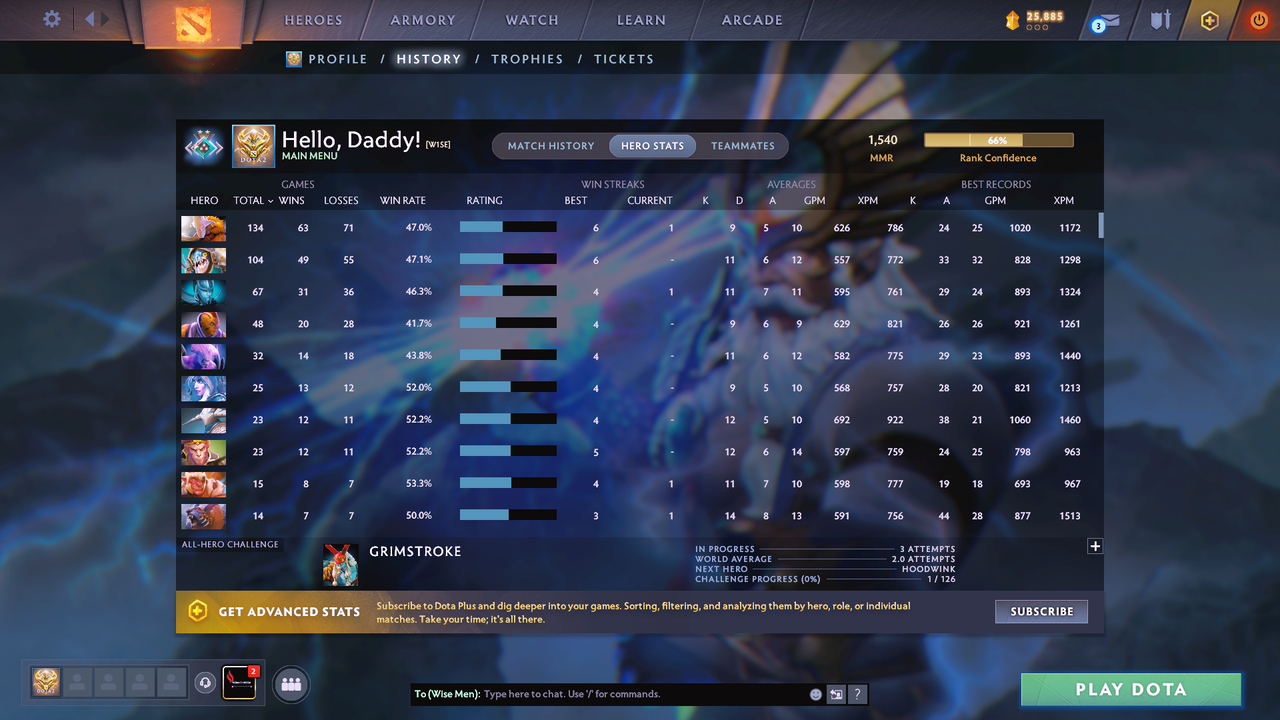Click the SUBSCRIBE button for Dota Plus
Screen dimensions: 1280x720
pyautogui.click(x=1041, y=611)
